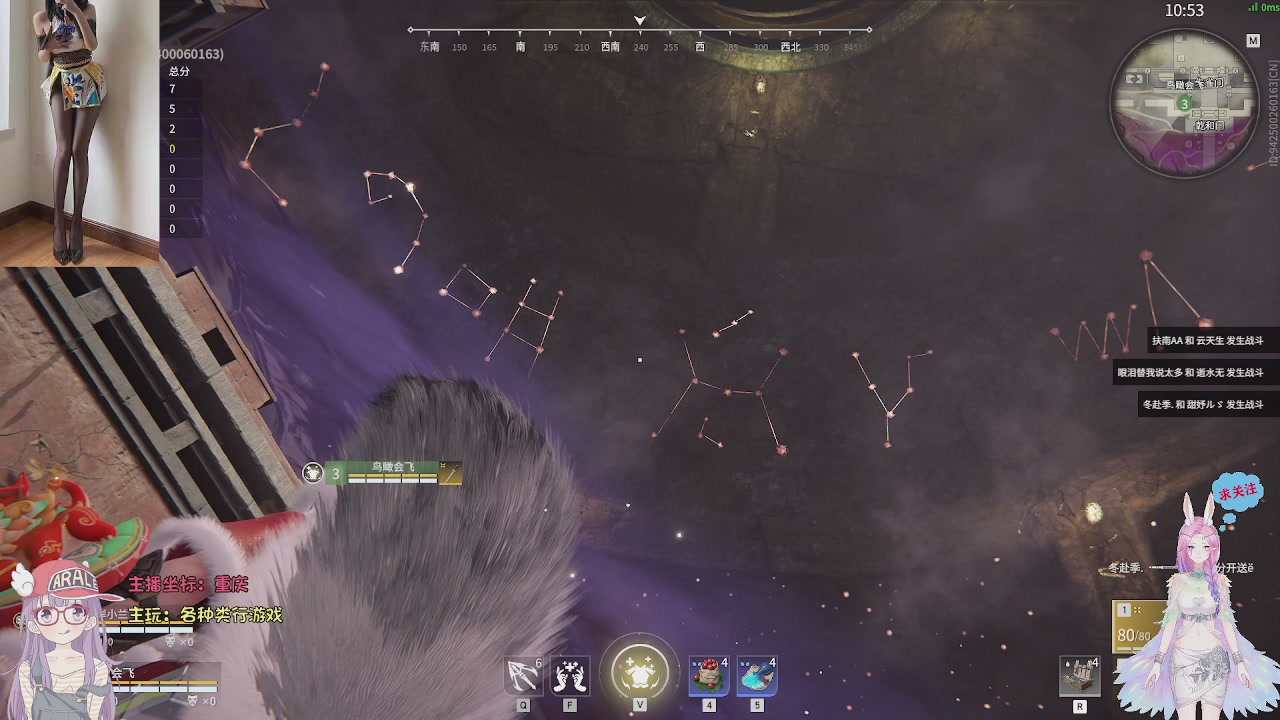Click the M map button beside minimap

pyautogui.click(x=1253, y=41)
